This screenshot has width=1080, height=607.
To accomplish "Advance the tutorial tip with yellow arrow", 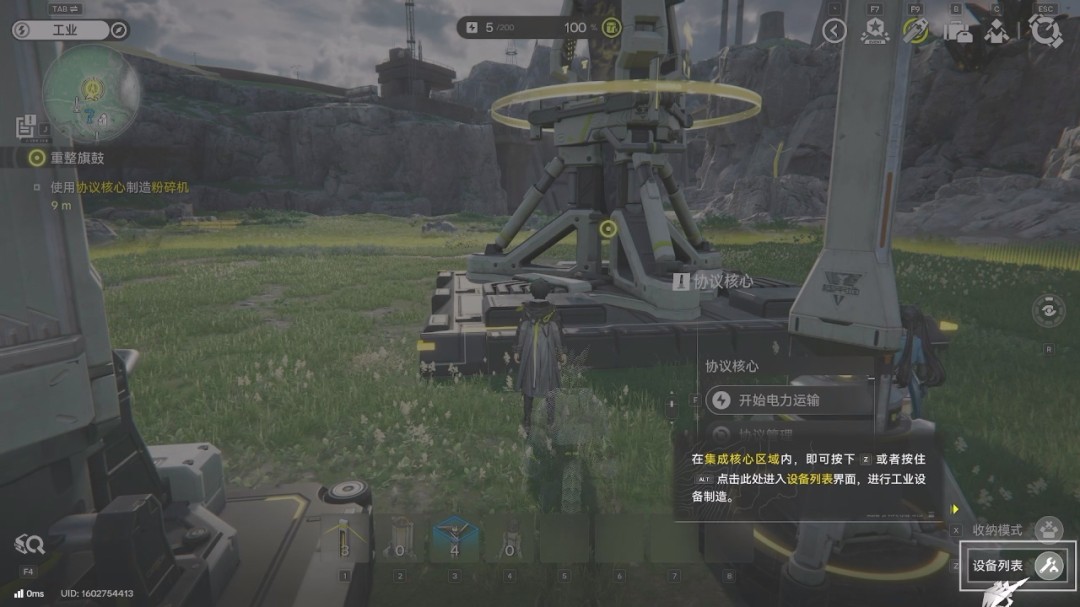I will [x=955, y=509].
